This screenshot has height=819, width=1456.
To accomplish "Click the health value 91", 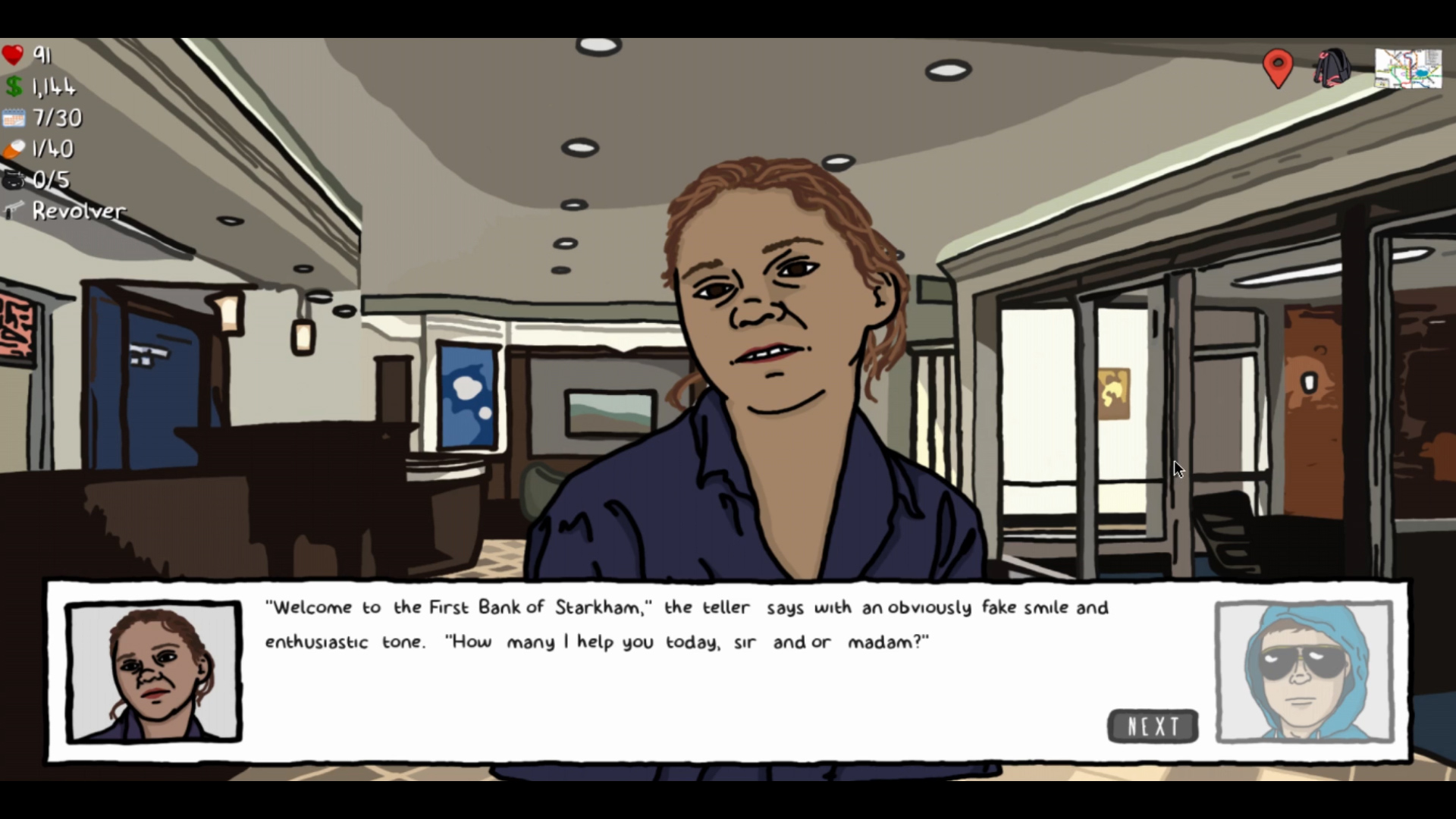I will pyautogui.click(x=42, y=55).
